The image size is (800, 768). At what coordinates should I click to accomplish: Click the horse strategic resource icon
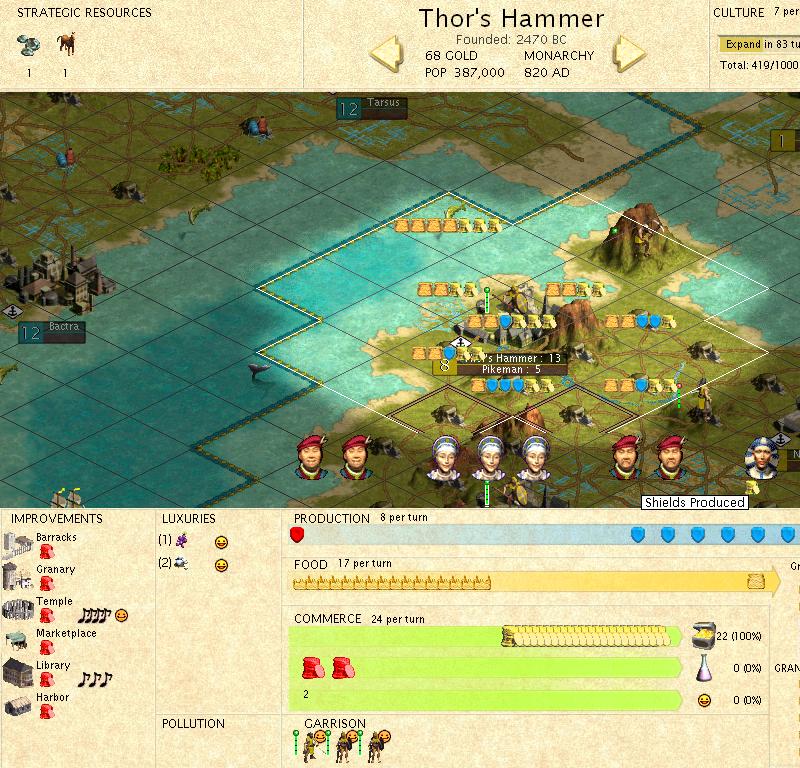pyautogui.click(x=66, y=45)
